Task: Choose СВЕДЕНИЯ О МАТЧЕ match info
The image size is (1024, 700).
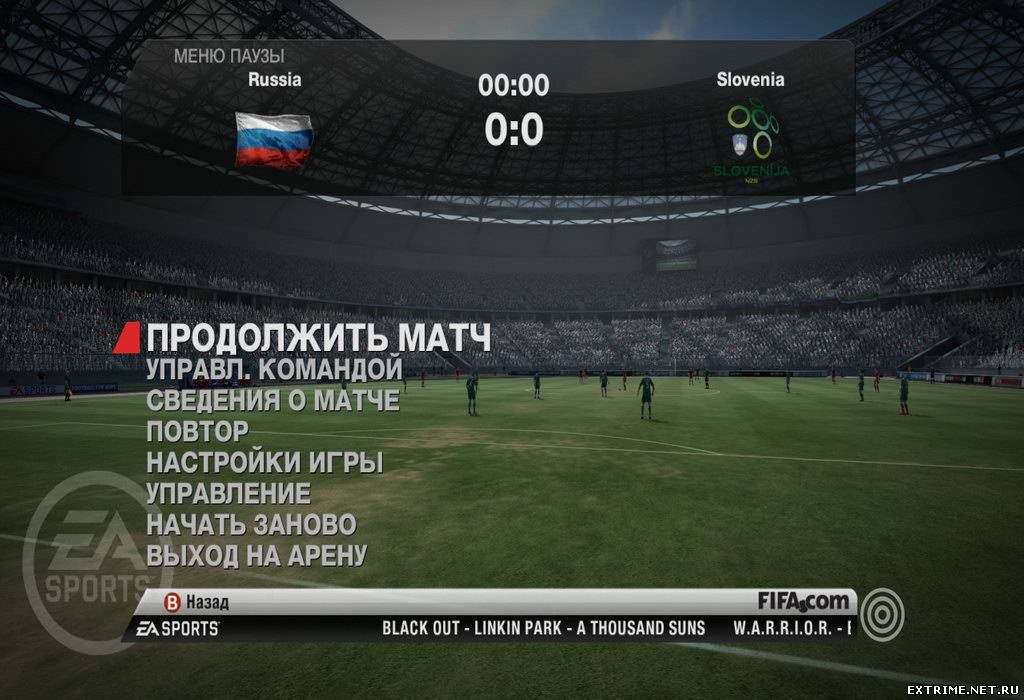Action: point(272,401)
